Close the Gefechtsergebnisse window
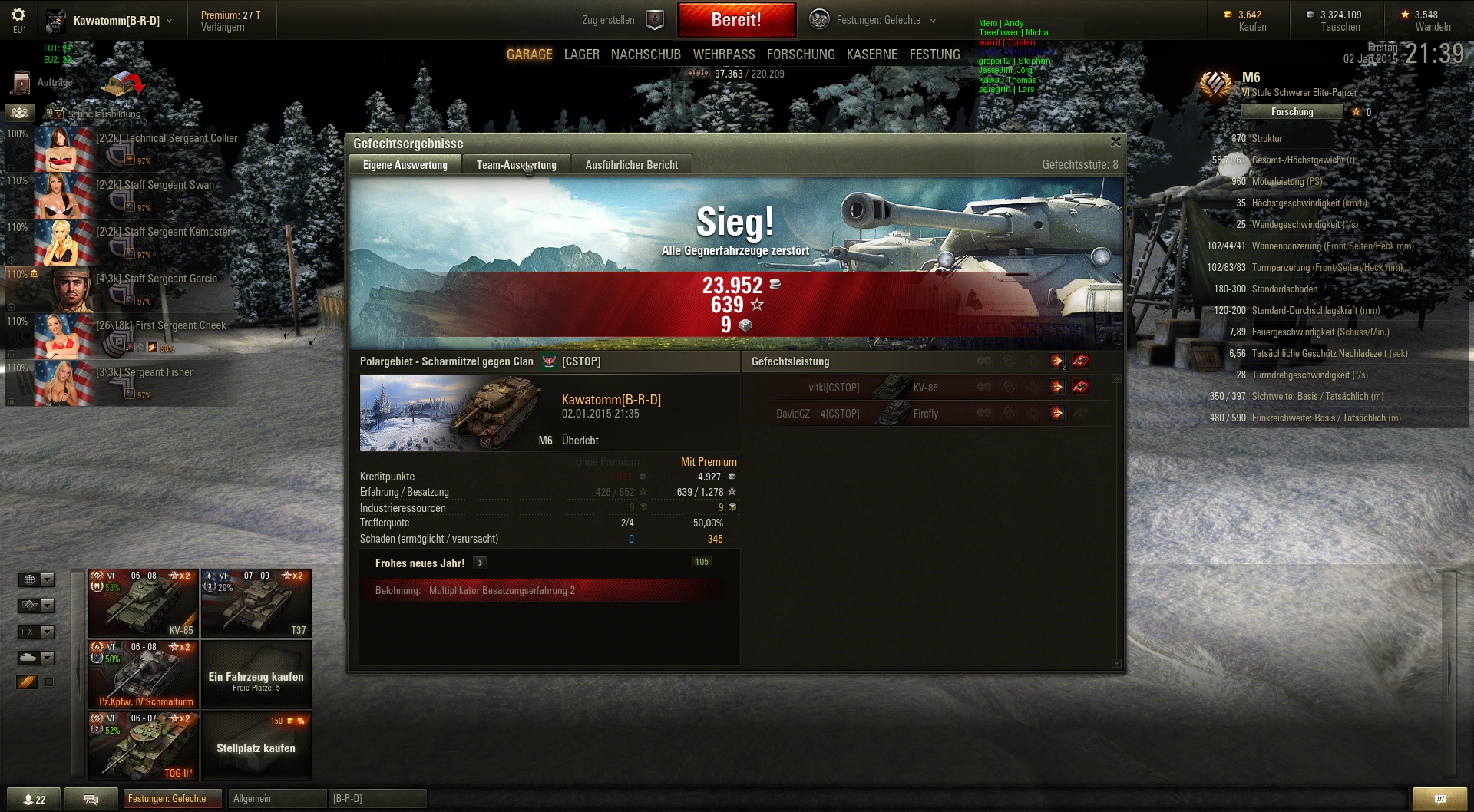Screen dimensions: 1474x812 [1115, 142]
